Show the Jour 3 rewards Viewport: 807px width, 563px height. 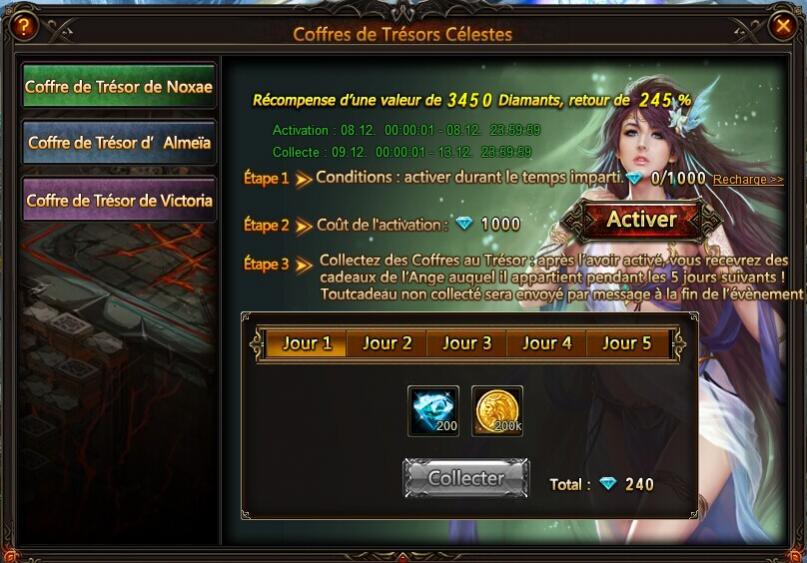click(467, 343)
